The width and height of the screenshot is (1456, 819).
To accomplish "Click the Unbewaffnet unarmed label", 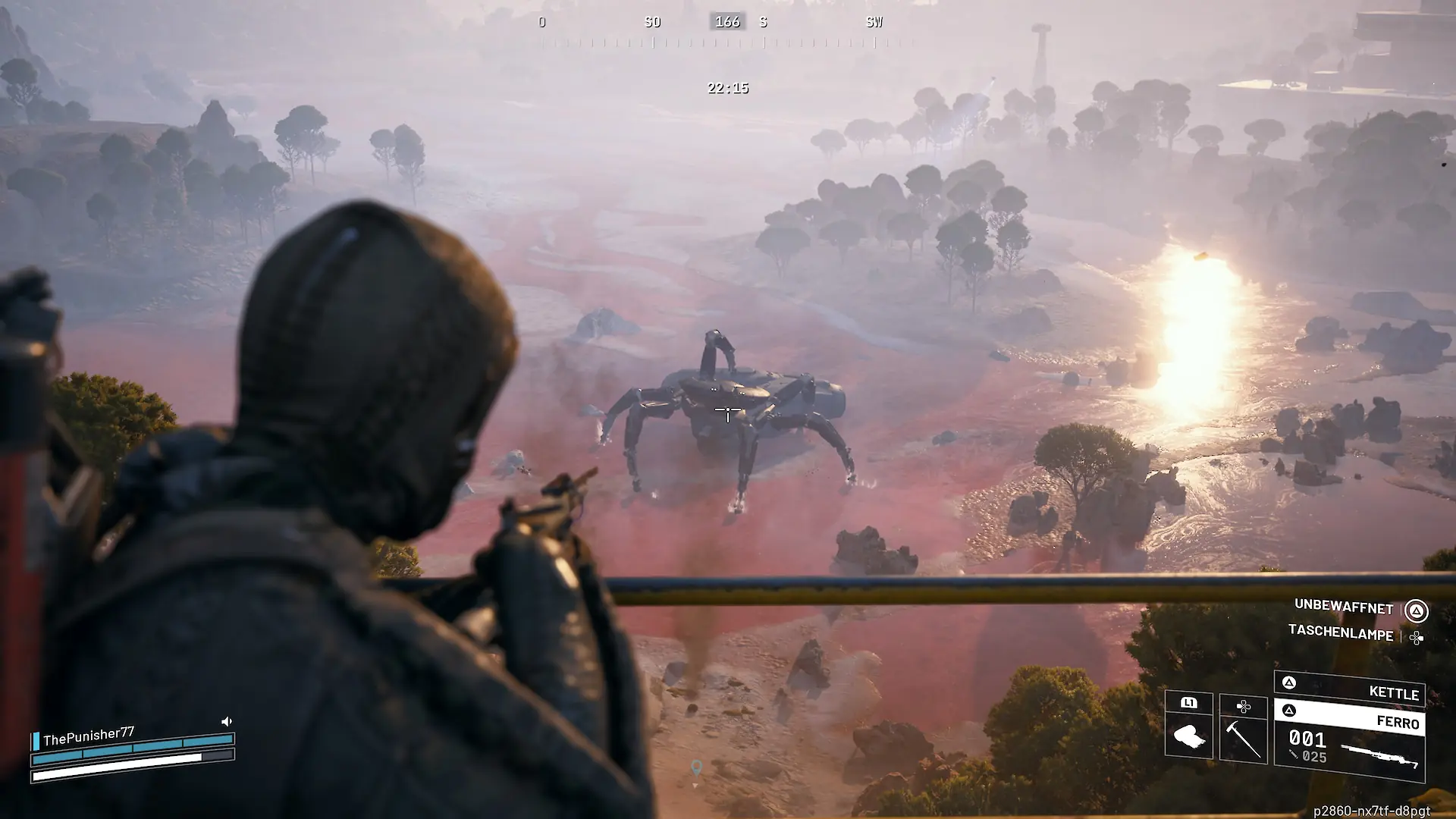I will [1343, 607].
